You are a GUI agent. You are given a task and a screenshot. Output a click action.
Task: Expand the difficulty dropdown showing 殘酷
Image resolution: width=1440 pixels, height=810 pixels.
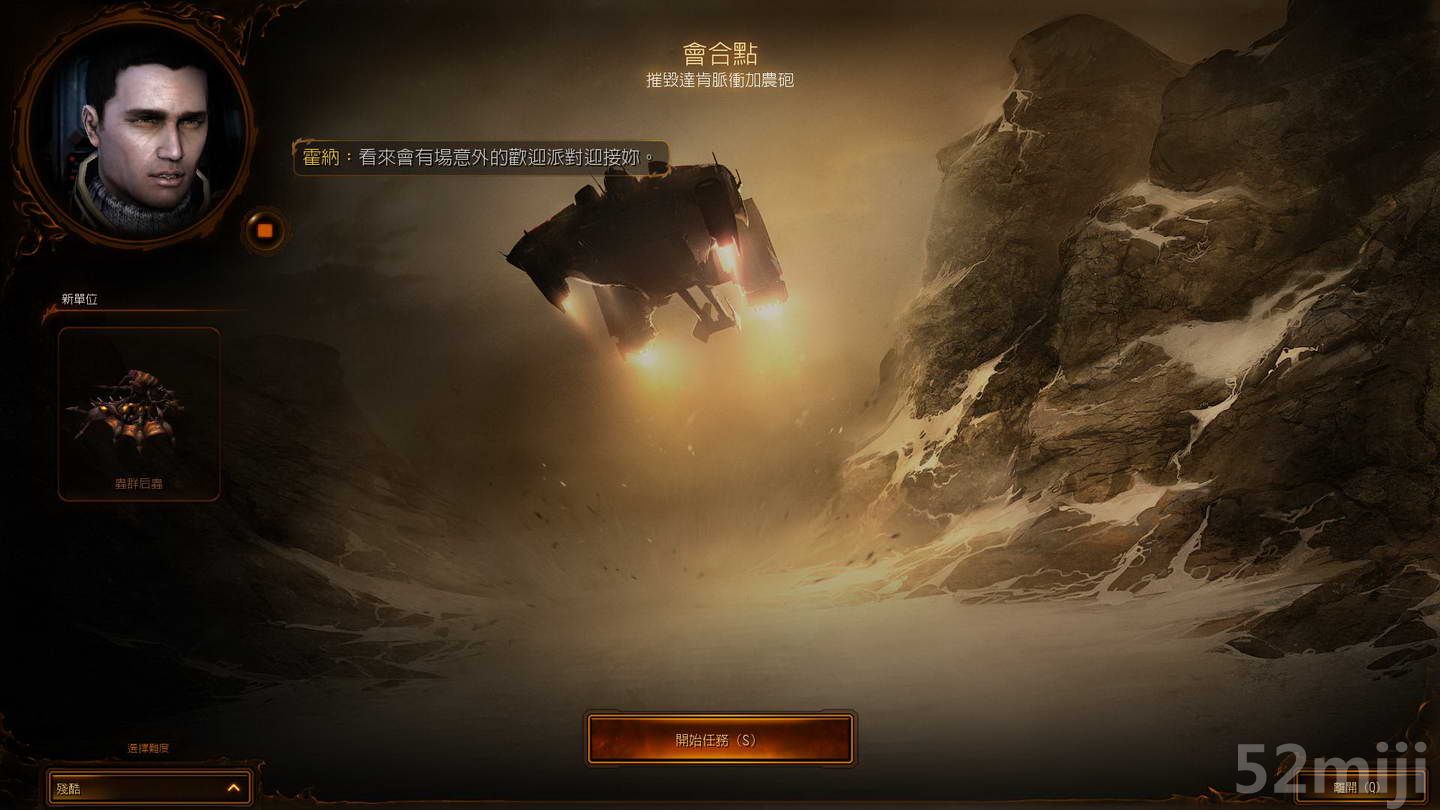150,787
